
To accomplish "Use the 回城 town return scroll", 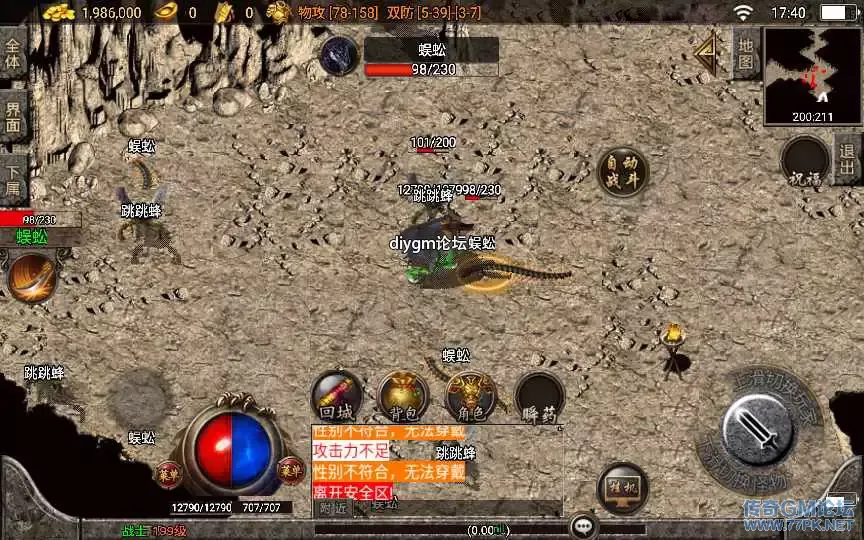I will click(x=335, y=394).
